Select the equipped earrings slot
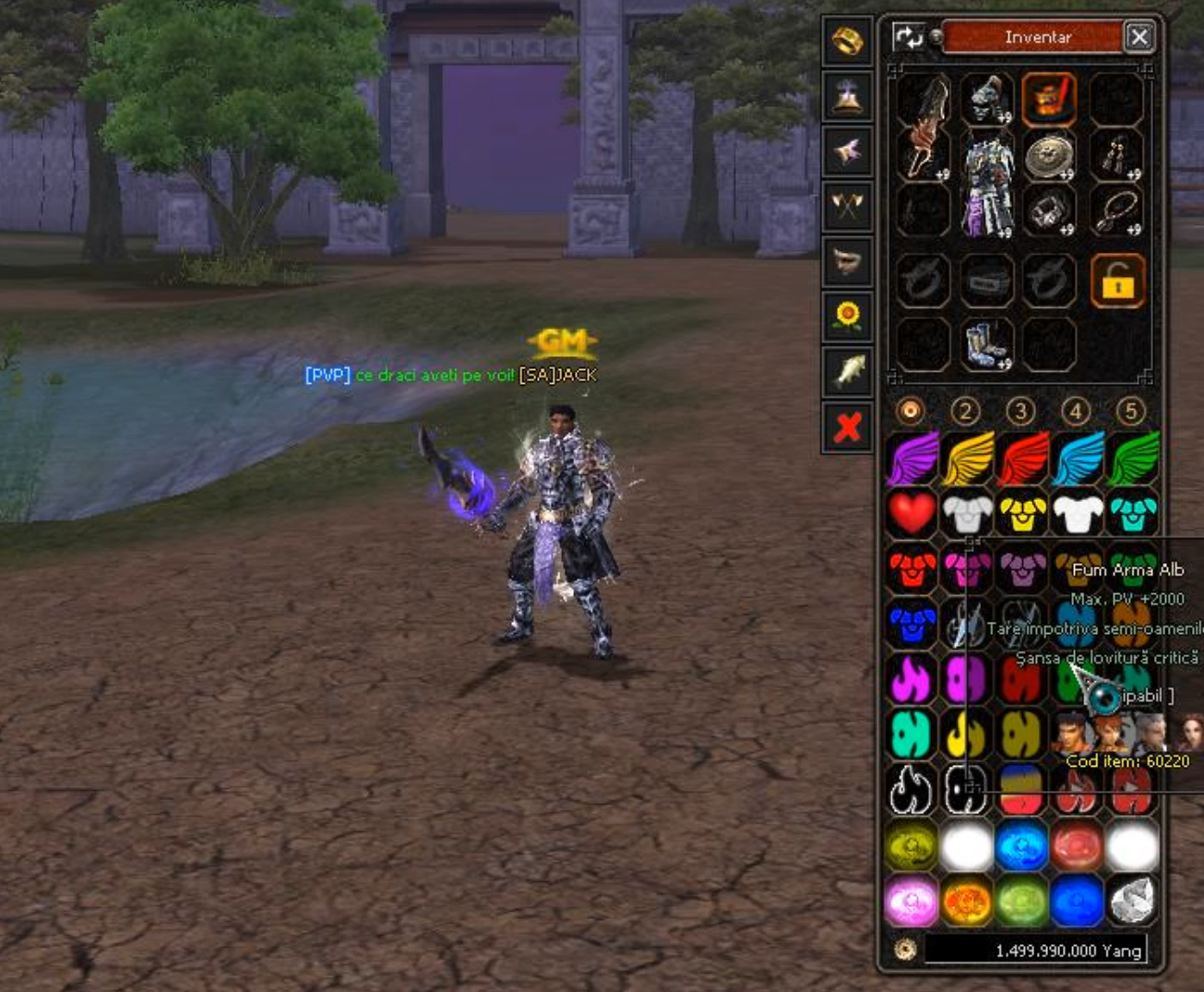Viewport: 1204px width, 992px height. tap(1116, 156)
